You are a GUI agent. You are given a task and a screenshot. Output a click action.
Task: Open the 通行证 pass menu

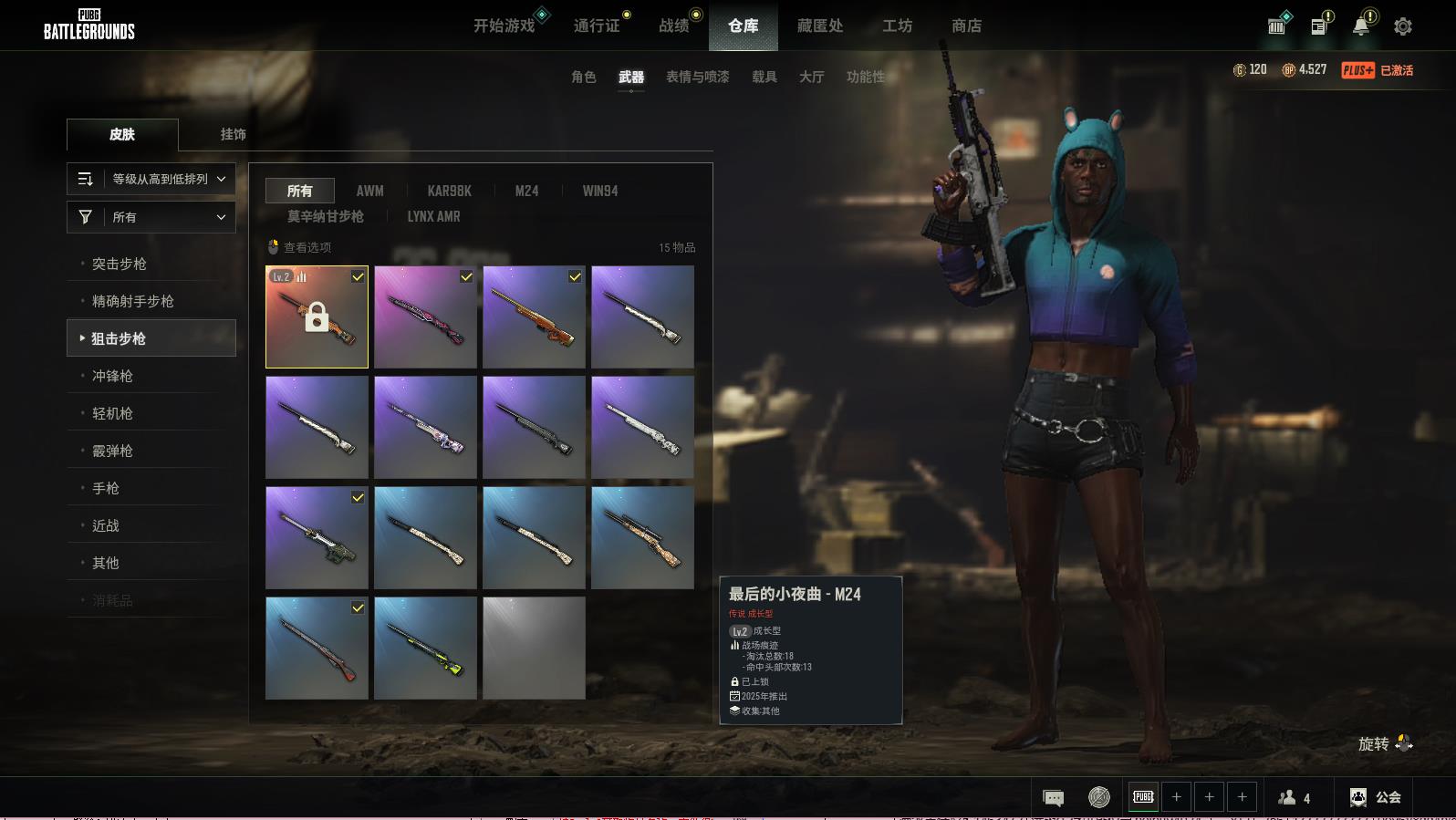[x=597, y=26]
